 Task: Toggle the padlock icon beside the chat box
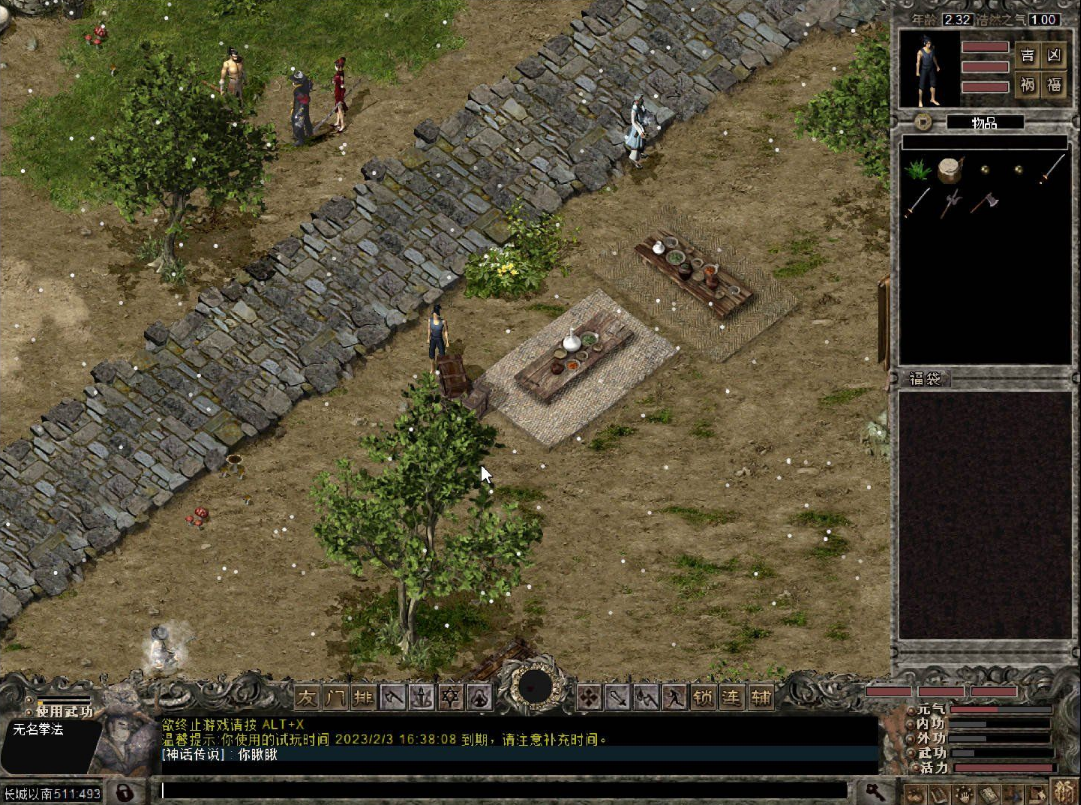point(125,792)
